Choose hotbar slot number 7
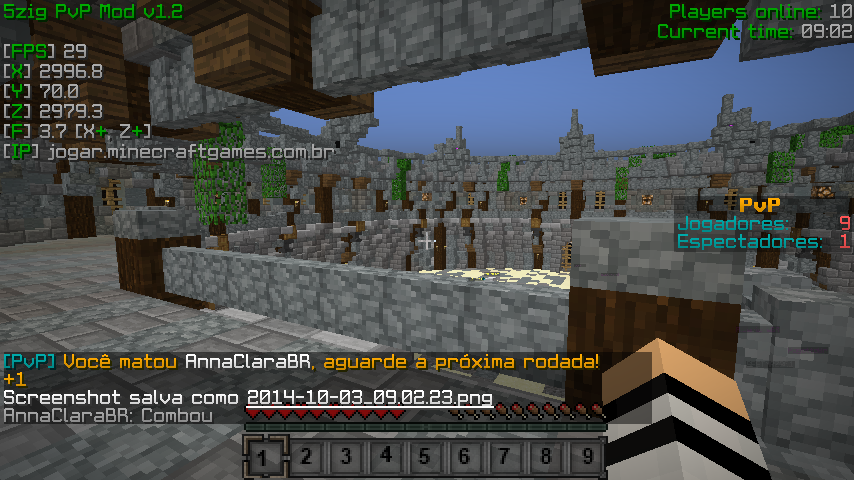Viewport: 854px width, 480px height. click(505, 458)
